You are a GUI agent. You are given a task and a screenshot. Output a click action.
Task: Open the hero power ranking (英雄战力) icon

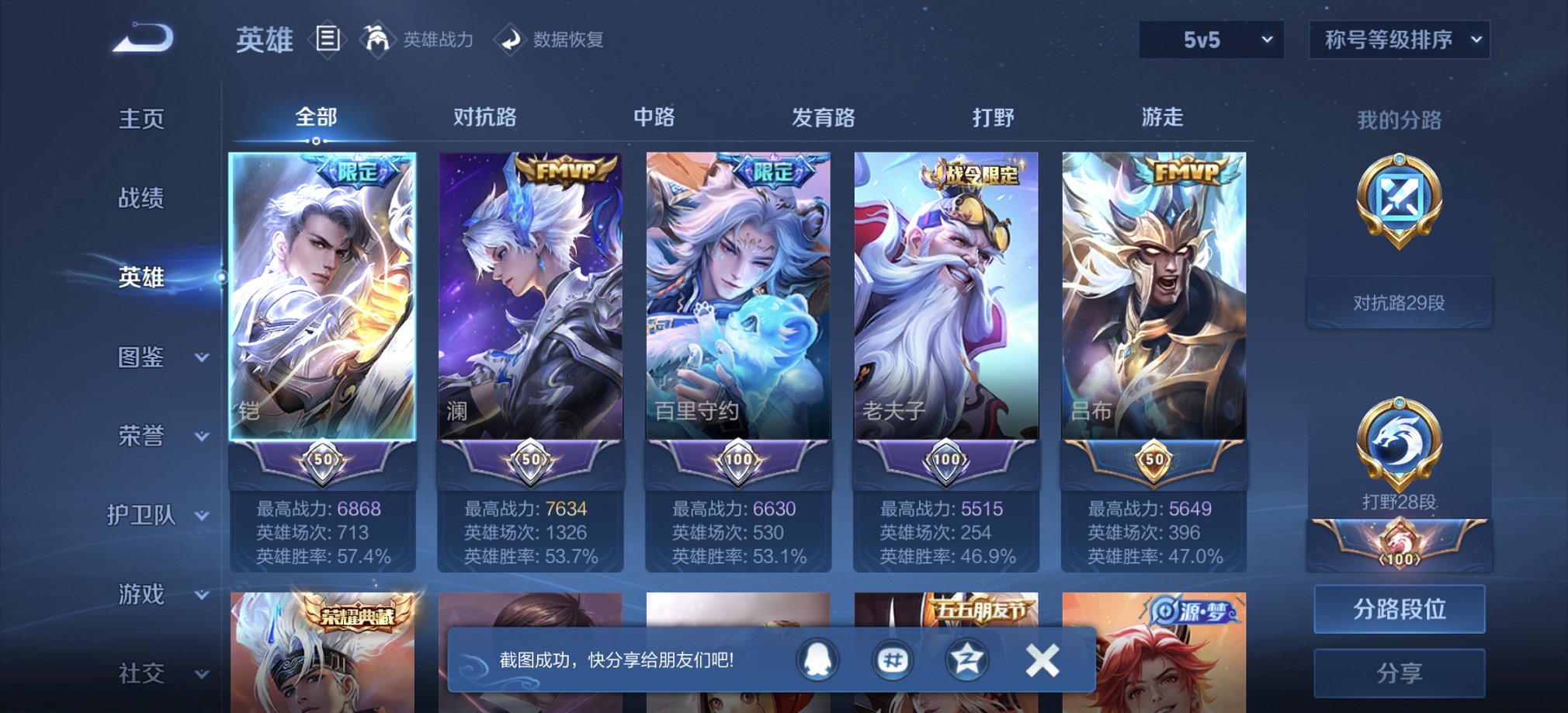tap(378, 40)
